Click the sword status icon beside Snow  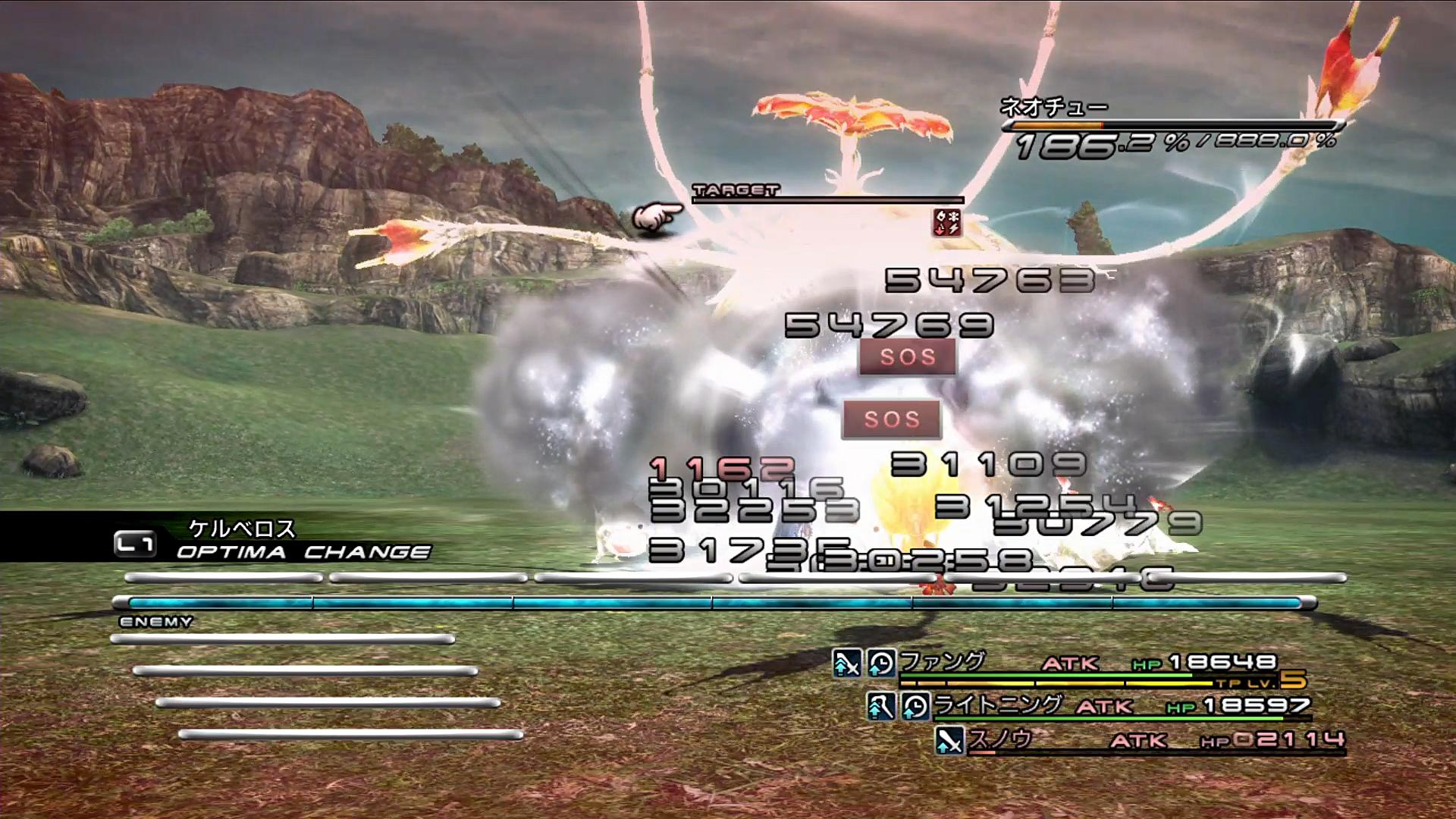pyautogui.click(x=949, y=740)
